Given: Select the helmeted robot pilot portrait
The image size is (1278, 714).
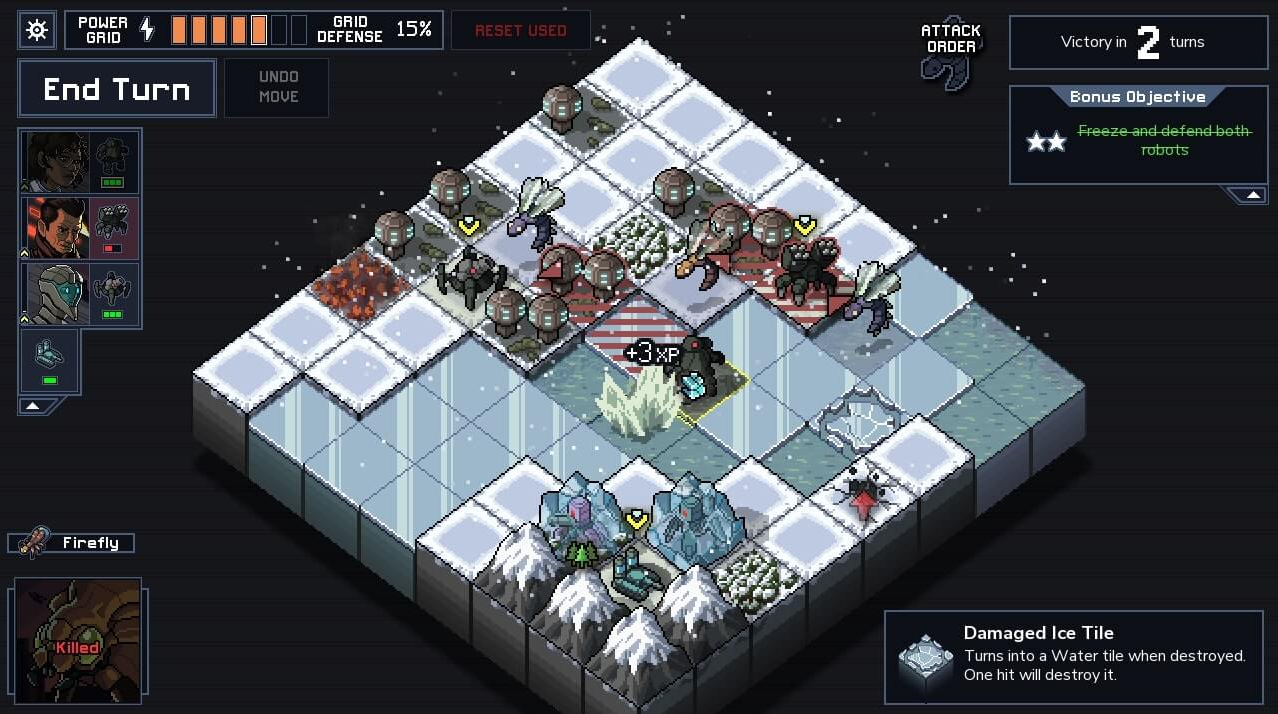Looking at the screenshot, I should tap(57, 293).
